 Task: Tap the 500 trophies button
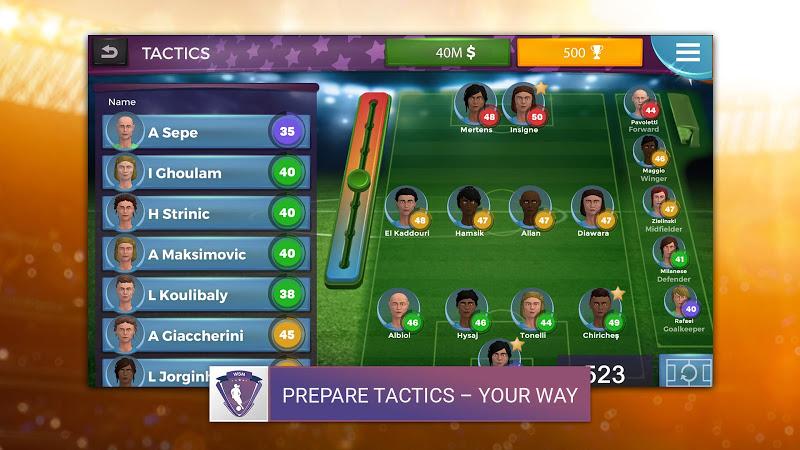579,53
